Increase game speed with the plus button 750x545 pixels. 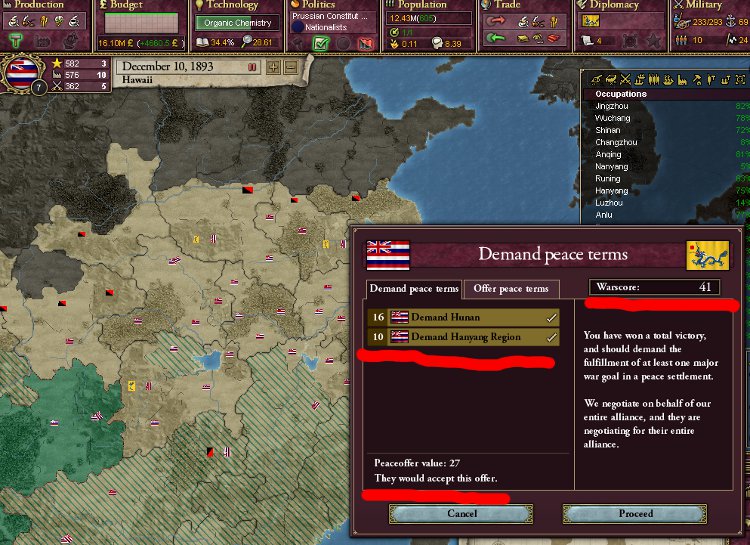pos(274,67)
